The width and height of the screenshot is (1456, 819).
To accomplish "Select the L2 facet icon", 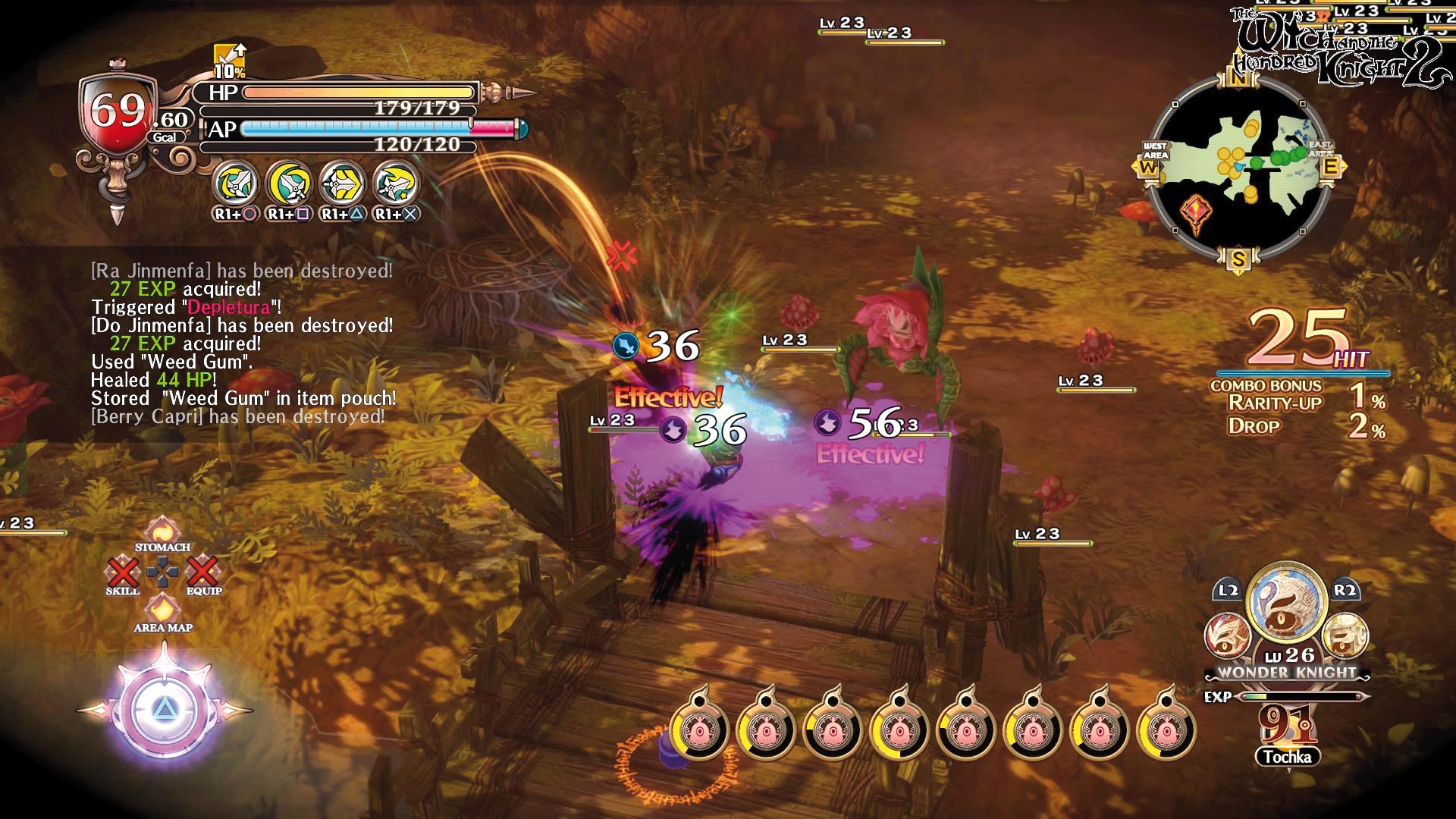I will (1228, 637).
